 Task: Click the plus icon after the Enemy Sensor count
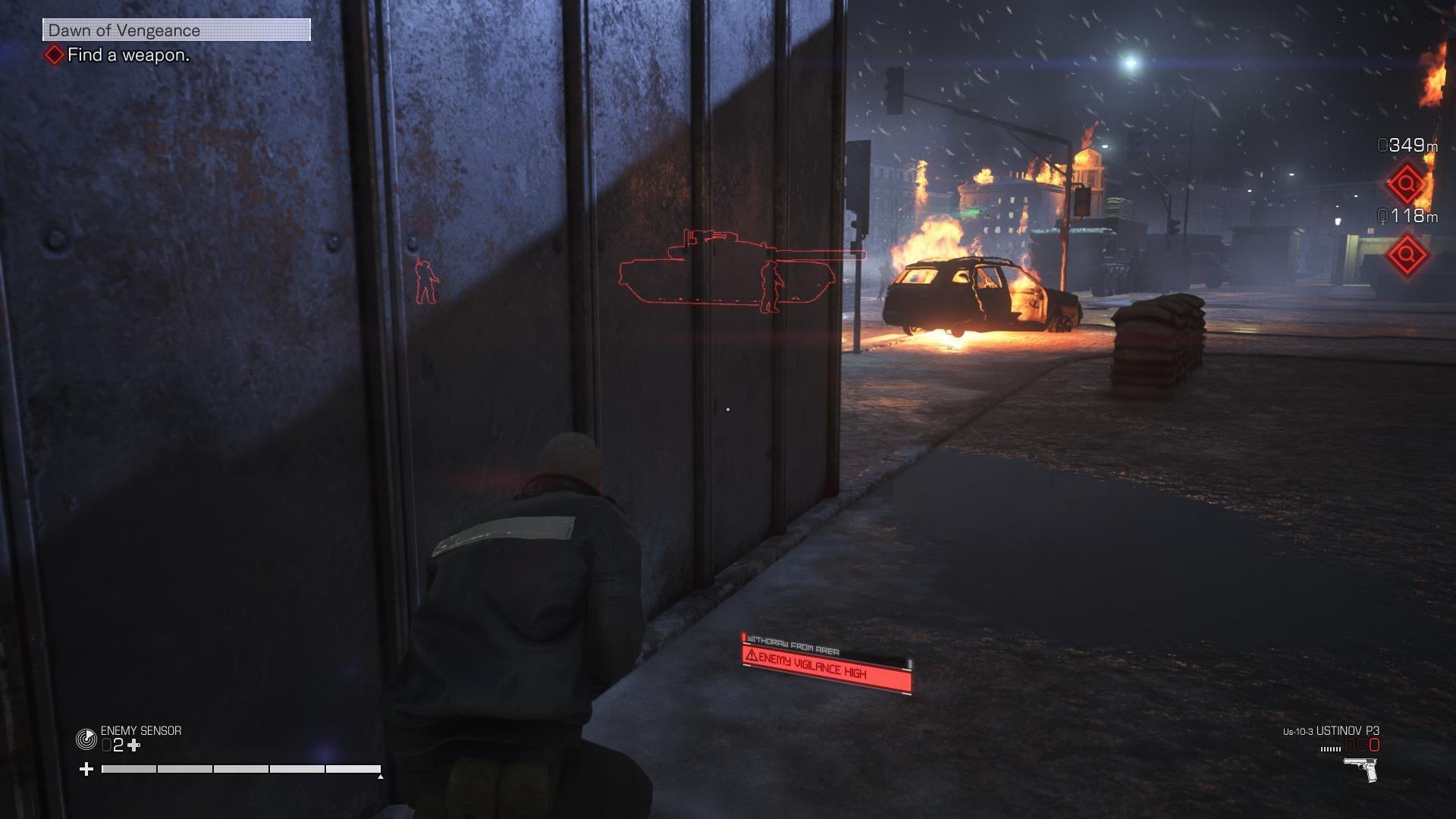133,745
